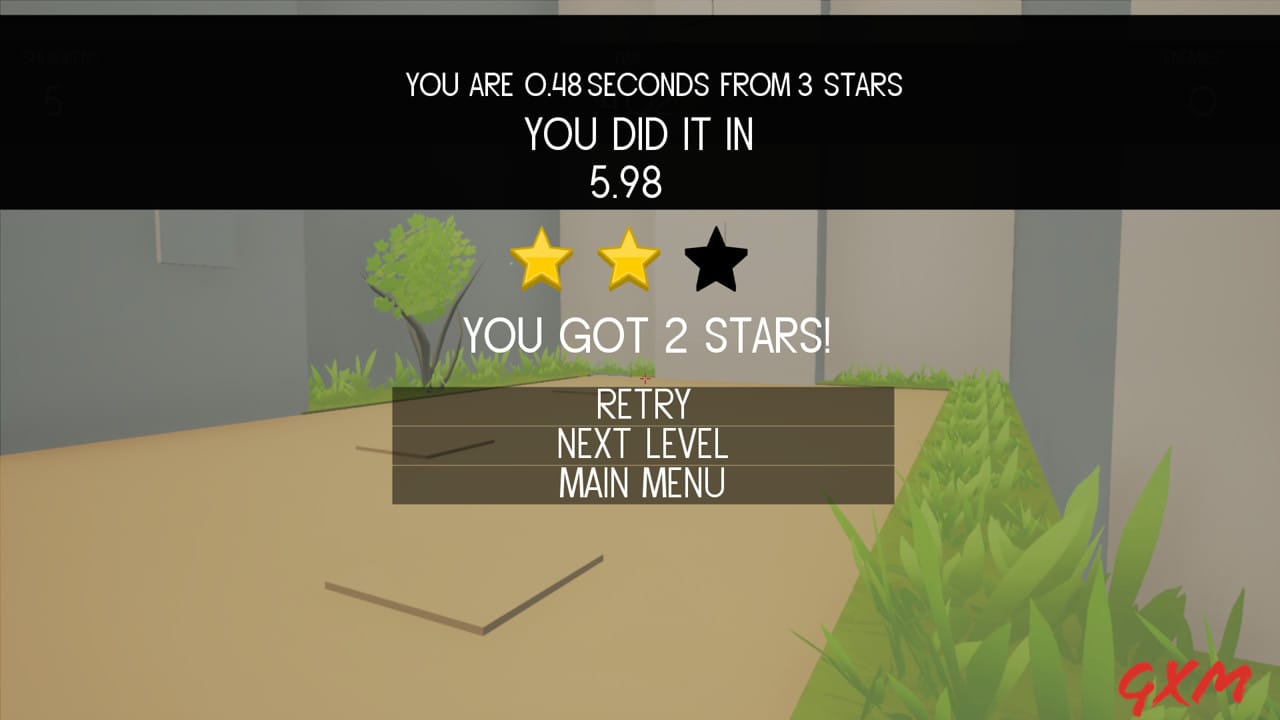This screenshot has height=720, width=1280.
Task: Select RETRY to restart the level
Action: [x=641, y=404]
